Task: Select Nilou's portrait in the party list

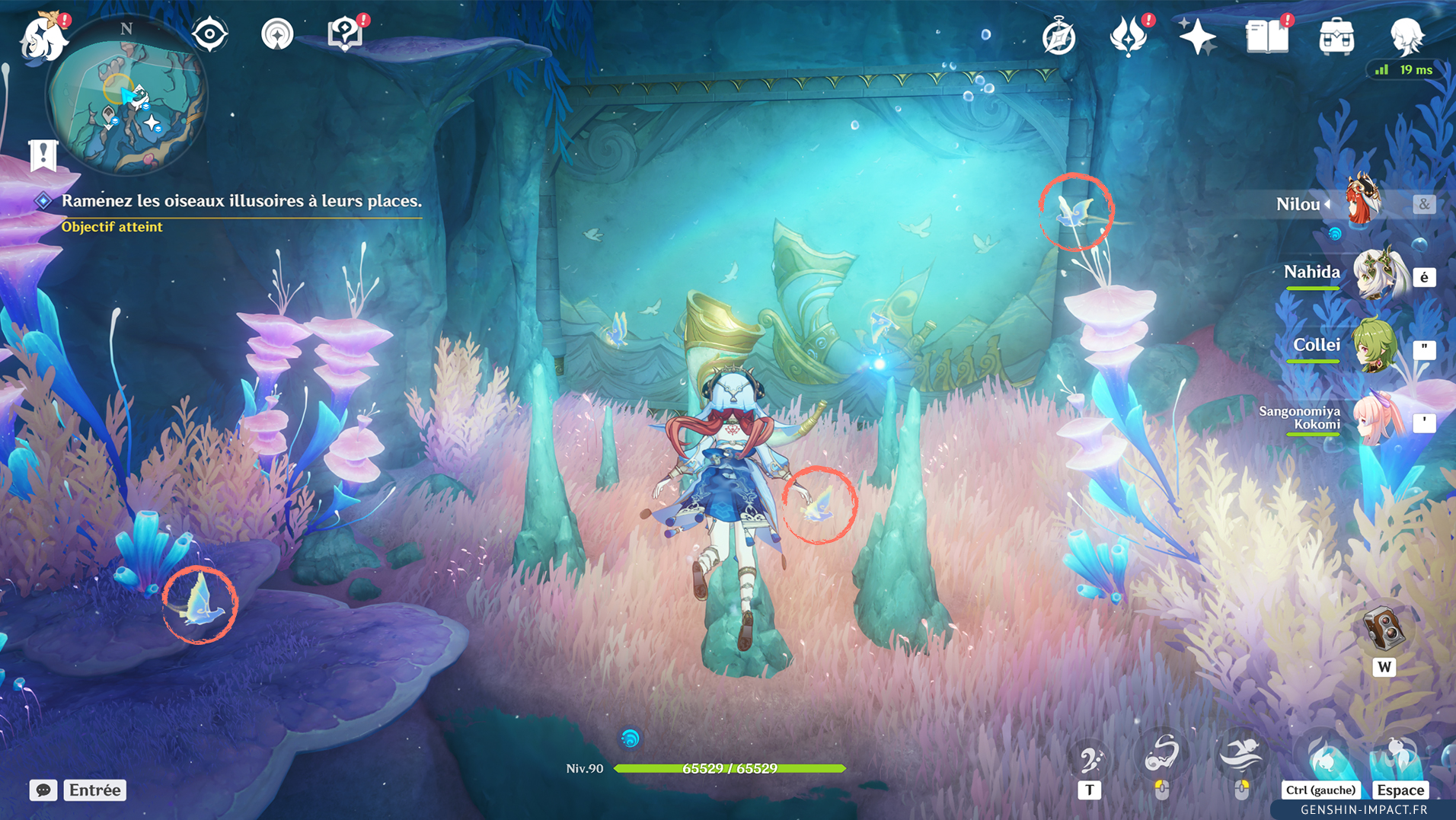Action: pyautogui.click(x=1363, y=201)
